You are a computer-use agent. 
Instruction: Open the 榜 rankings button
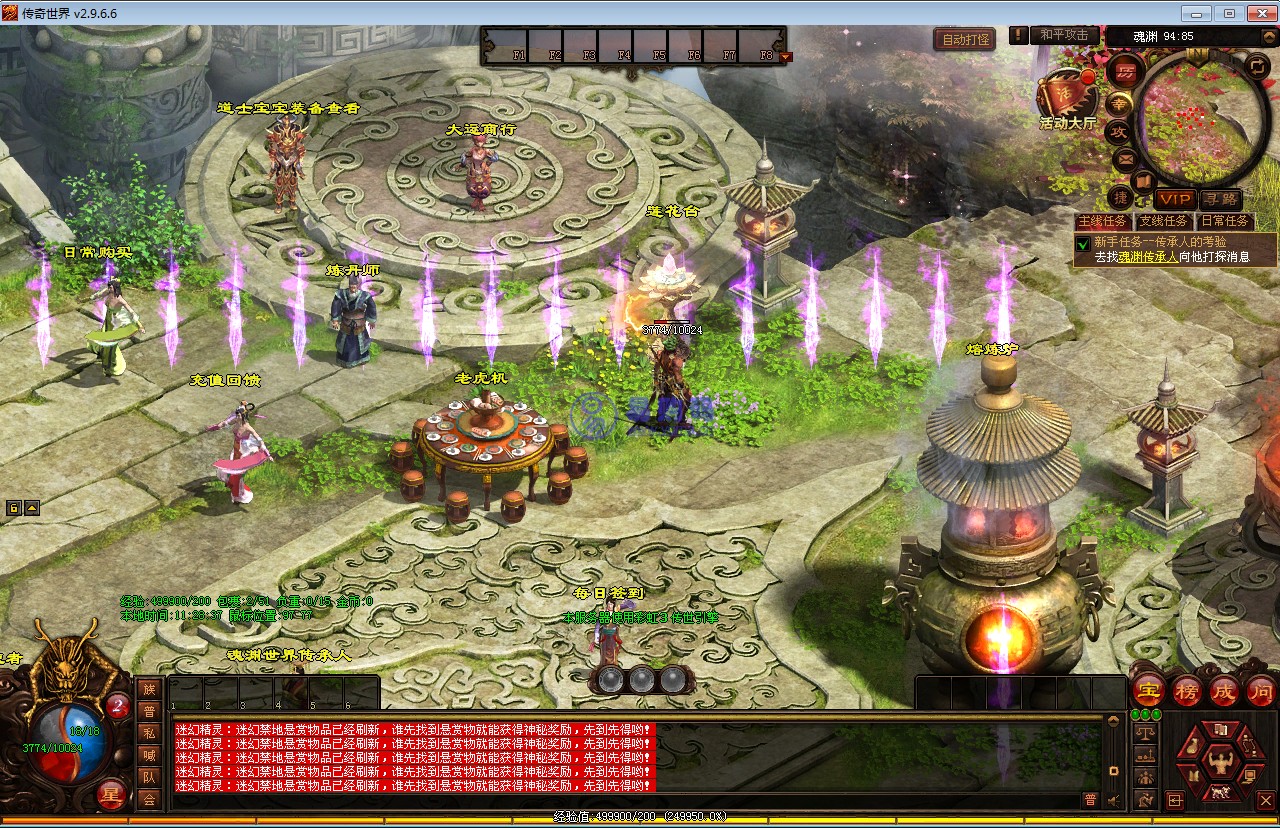coord(1187,691)
